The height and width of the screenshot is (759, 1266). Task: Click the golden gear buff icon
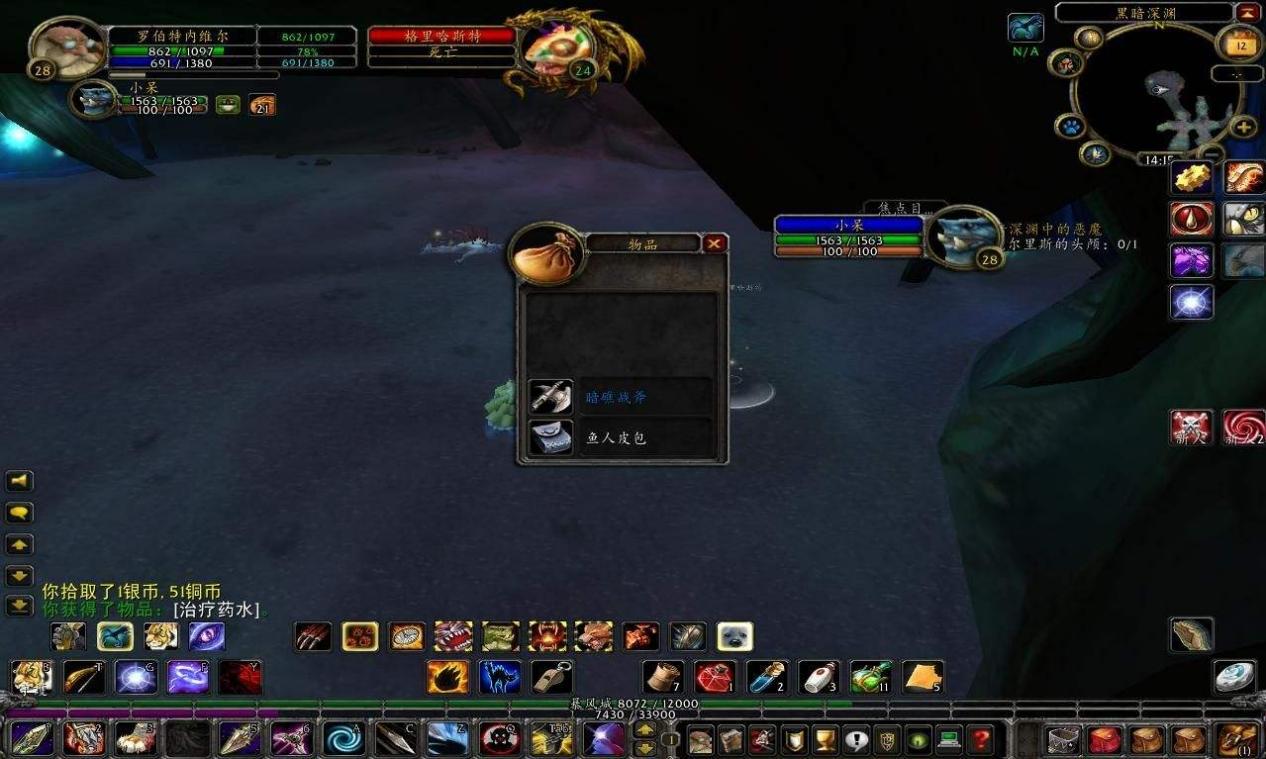click(1191, 178)
